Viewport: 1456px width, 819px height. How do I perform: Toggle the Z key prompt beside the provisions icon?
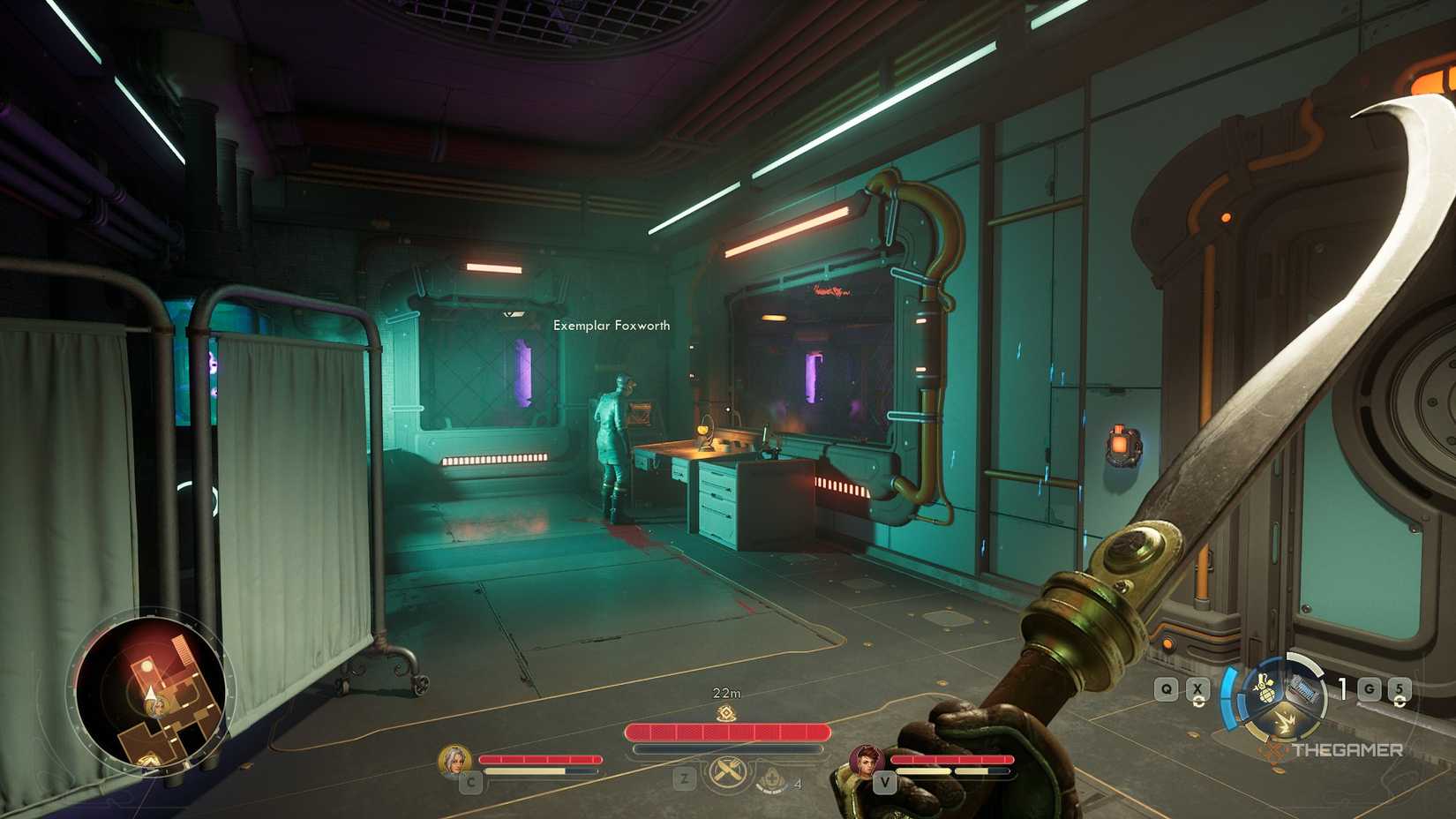tap(684, 777)
